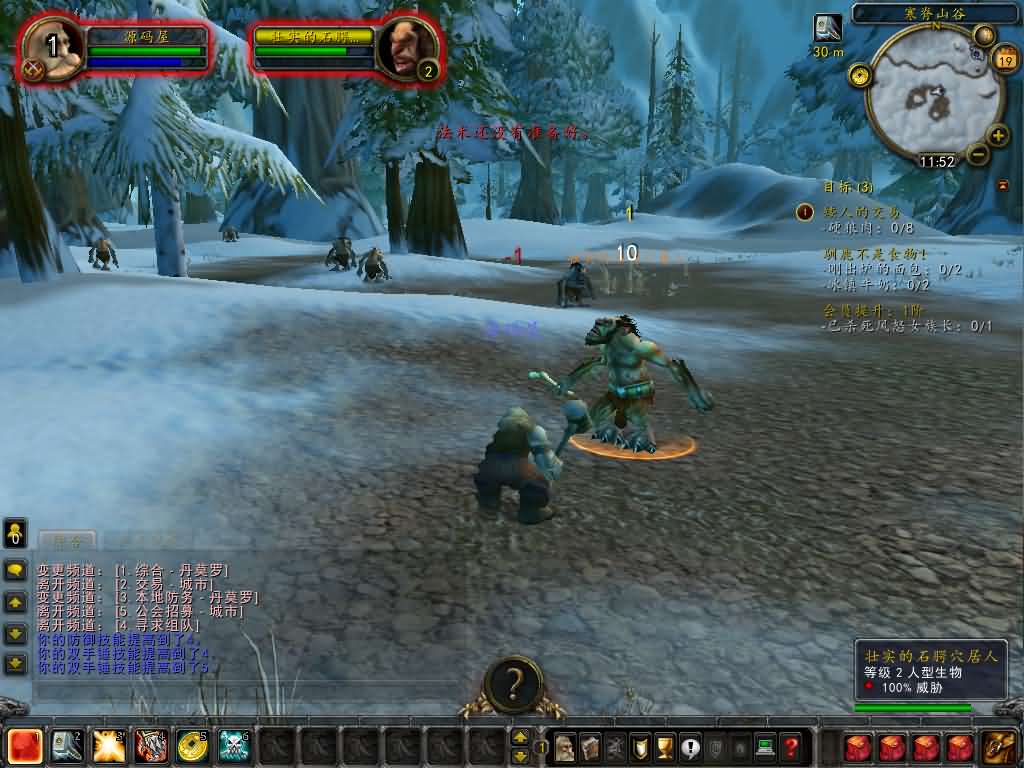Open the calendar button showing 19

1004,59
